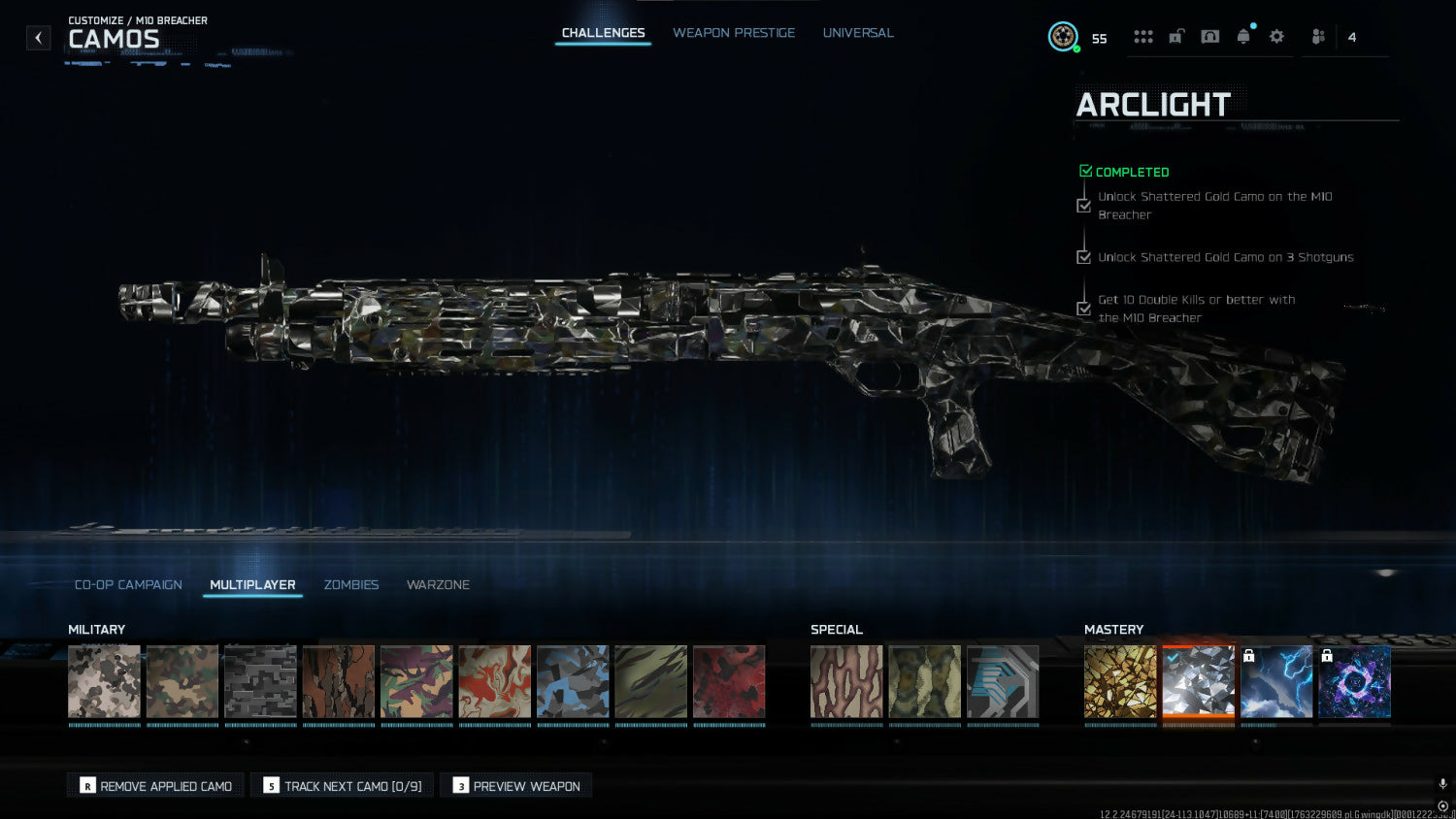View the Warzone camo category
The image size is (1456, 819).
point(438,585)
